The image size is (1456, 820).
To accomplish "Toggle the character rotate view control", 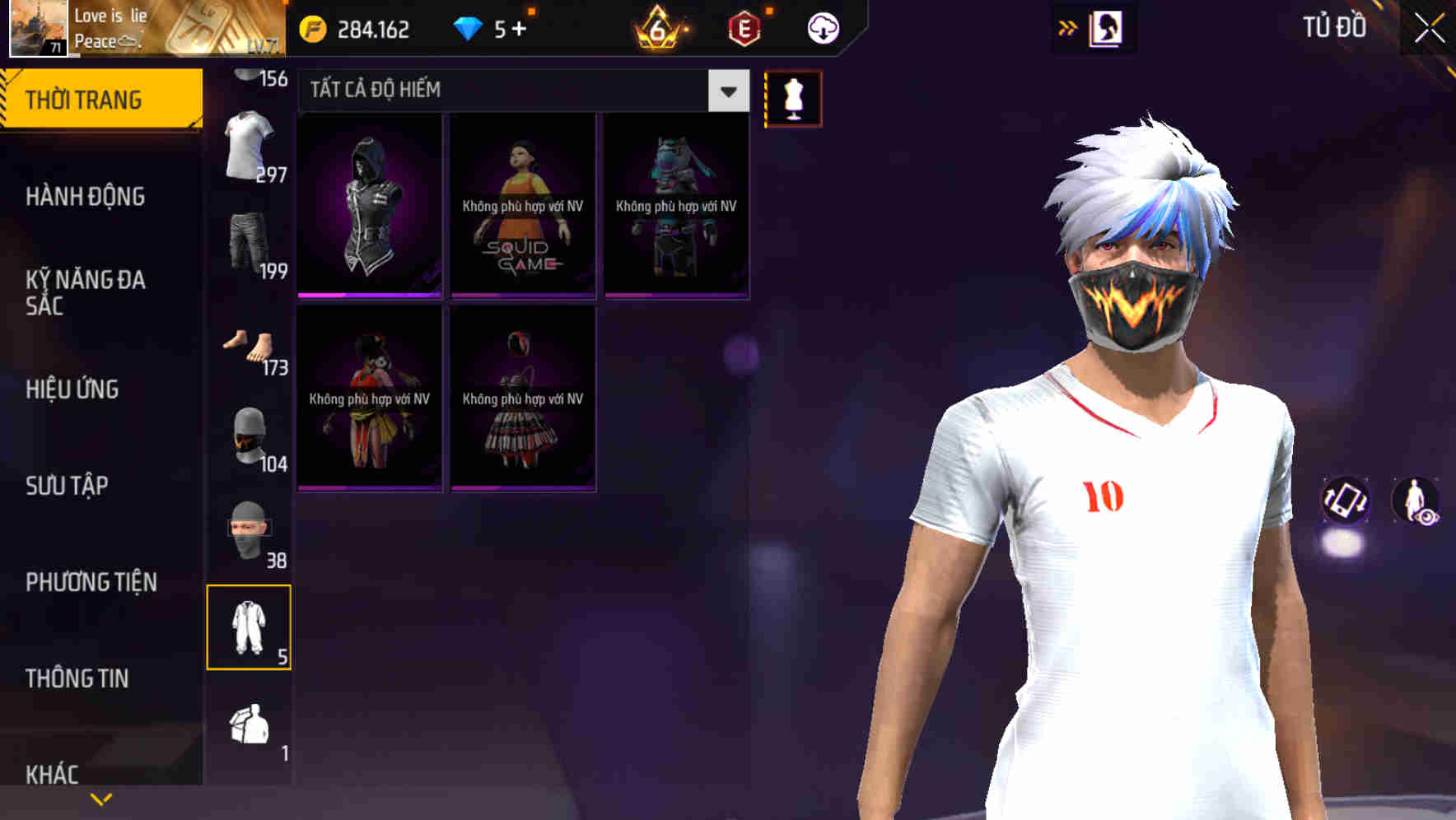I will click(x=1346, y=502).
